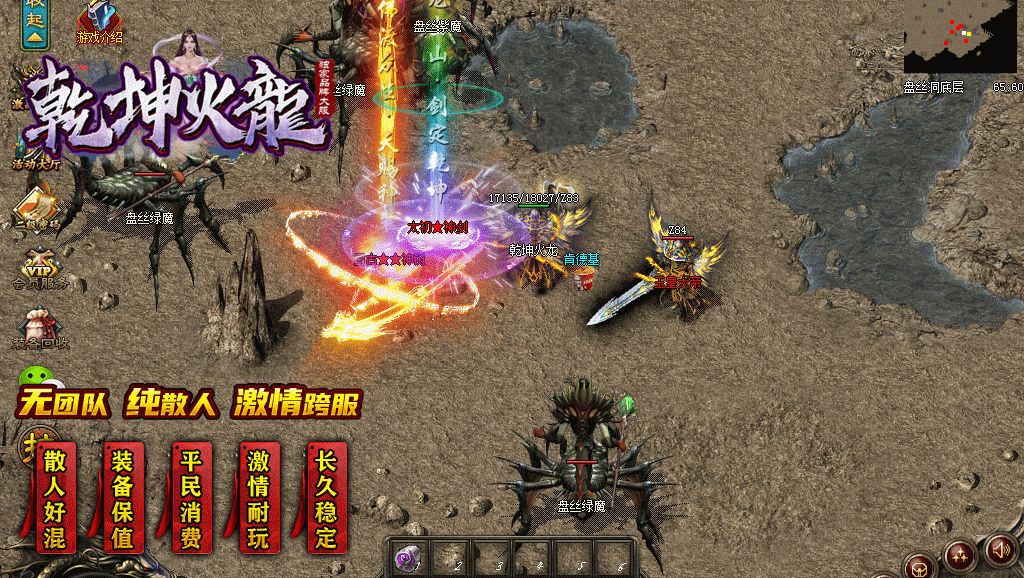Click the four-star round red button
Screen dimensions: 1024x578
click(x=960, y=555)
